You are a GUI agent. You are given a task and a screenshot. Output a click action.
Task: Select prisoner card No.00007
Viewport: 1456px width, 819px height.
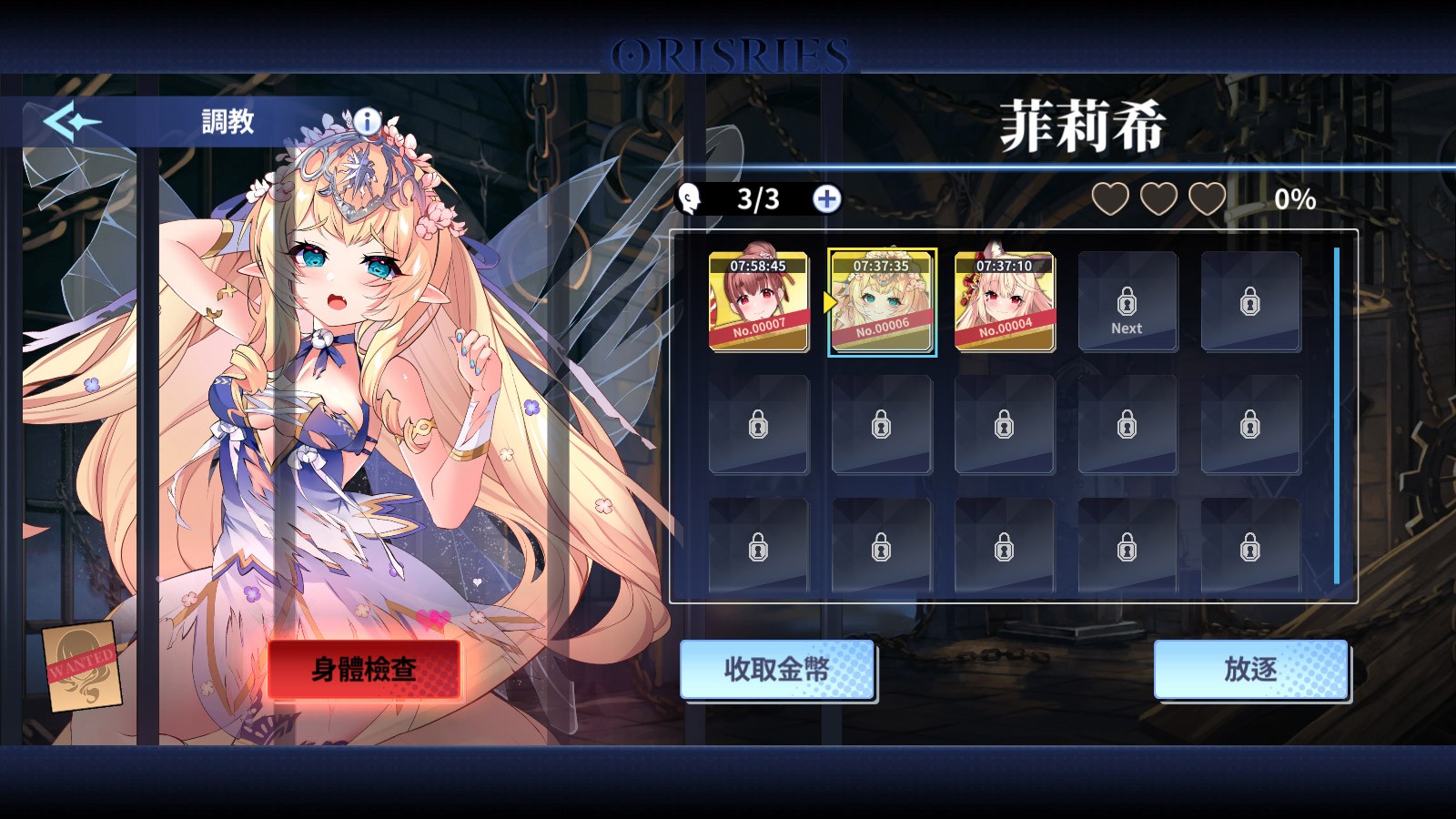758,301
